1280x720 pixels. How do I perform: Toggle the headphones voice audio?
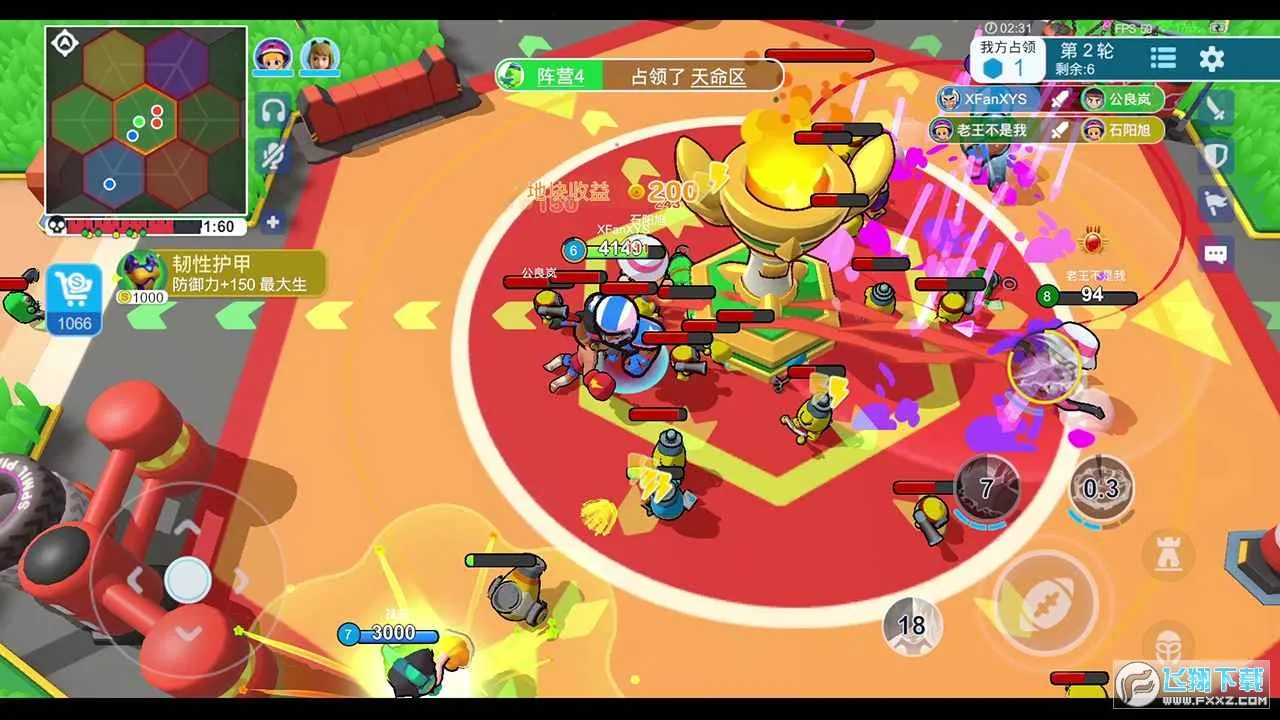coord(271,111)
